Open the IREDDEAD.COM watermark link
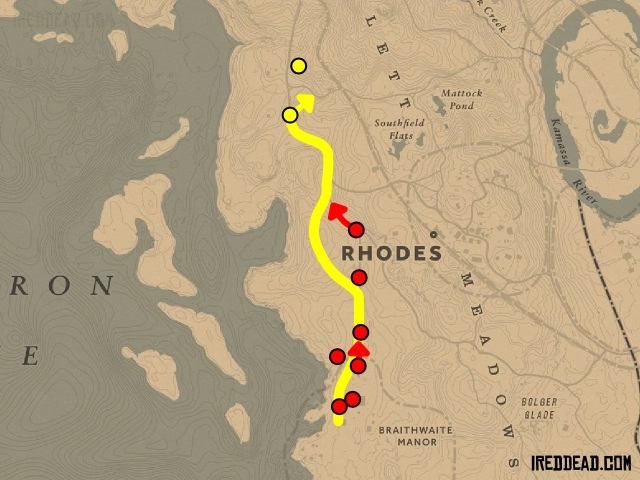This screenshot has height=480, width=640. tap(581, 463)
